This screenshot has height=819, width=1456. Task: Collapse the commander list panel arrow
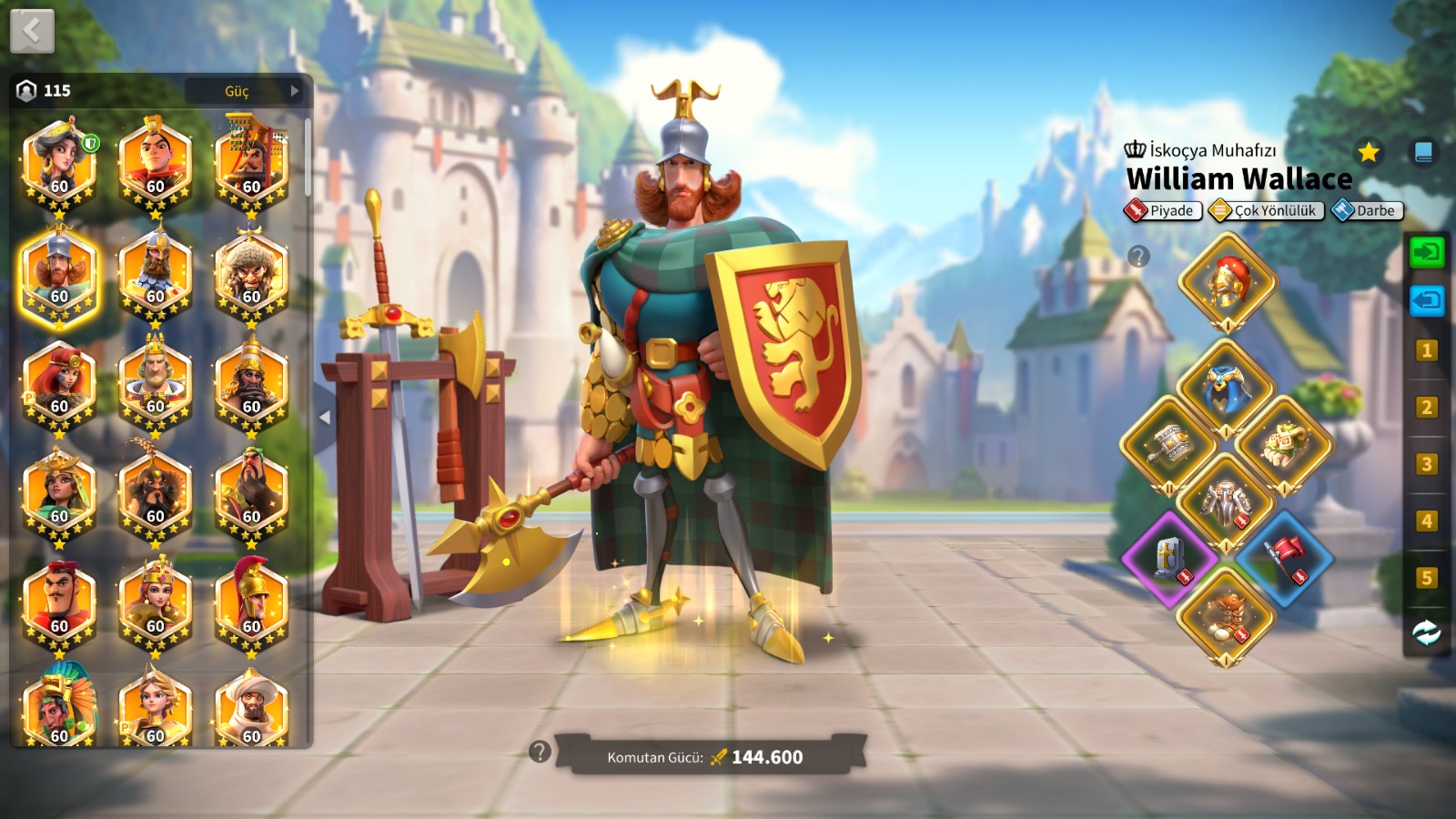coord(325,418)
